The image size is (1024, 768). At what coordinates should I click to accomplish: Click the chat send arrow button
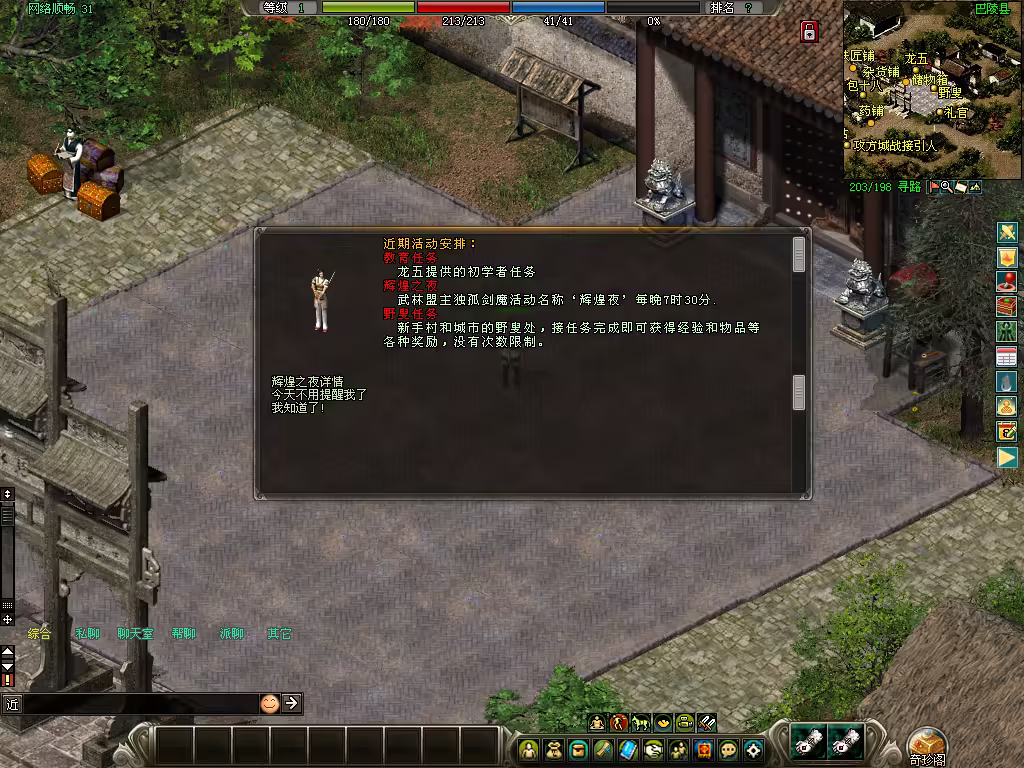coord(291,703)
